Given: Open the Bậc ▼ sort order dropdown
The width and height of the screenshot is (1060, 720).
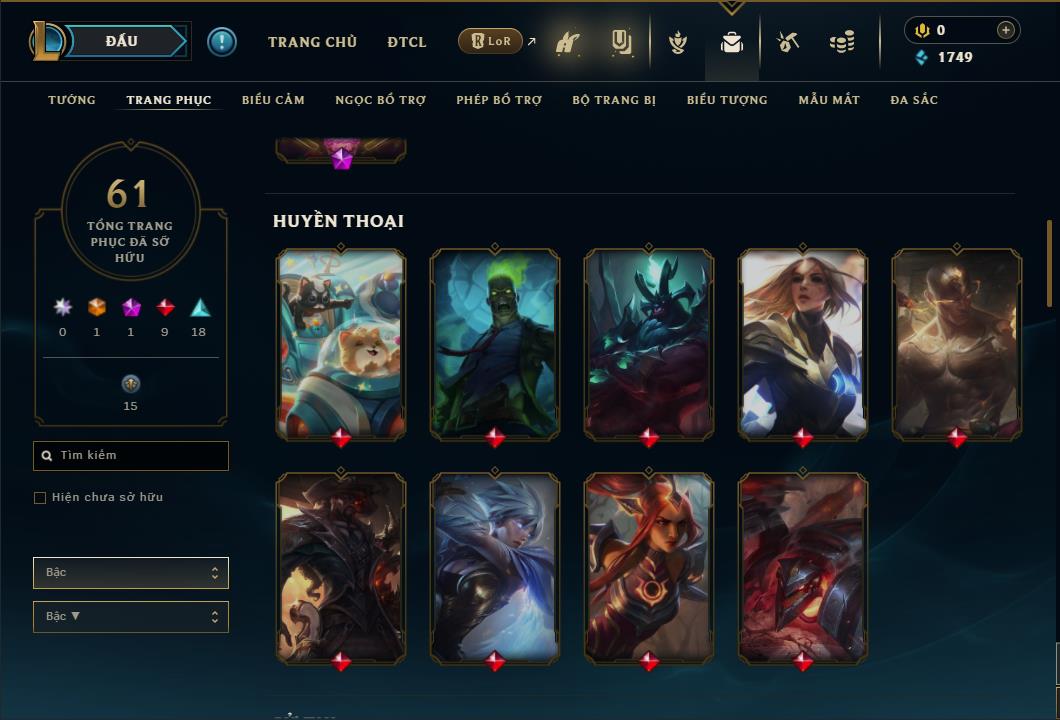Looking at the screenshot, I should (131, 617).
